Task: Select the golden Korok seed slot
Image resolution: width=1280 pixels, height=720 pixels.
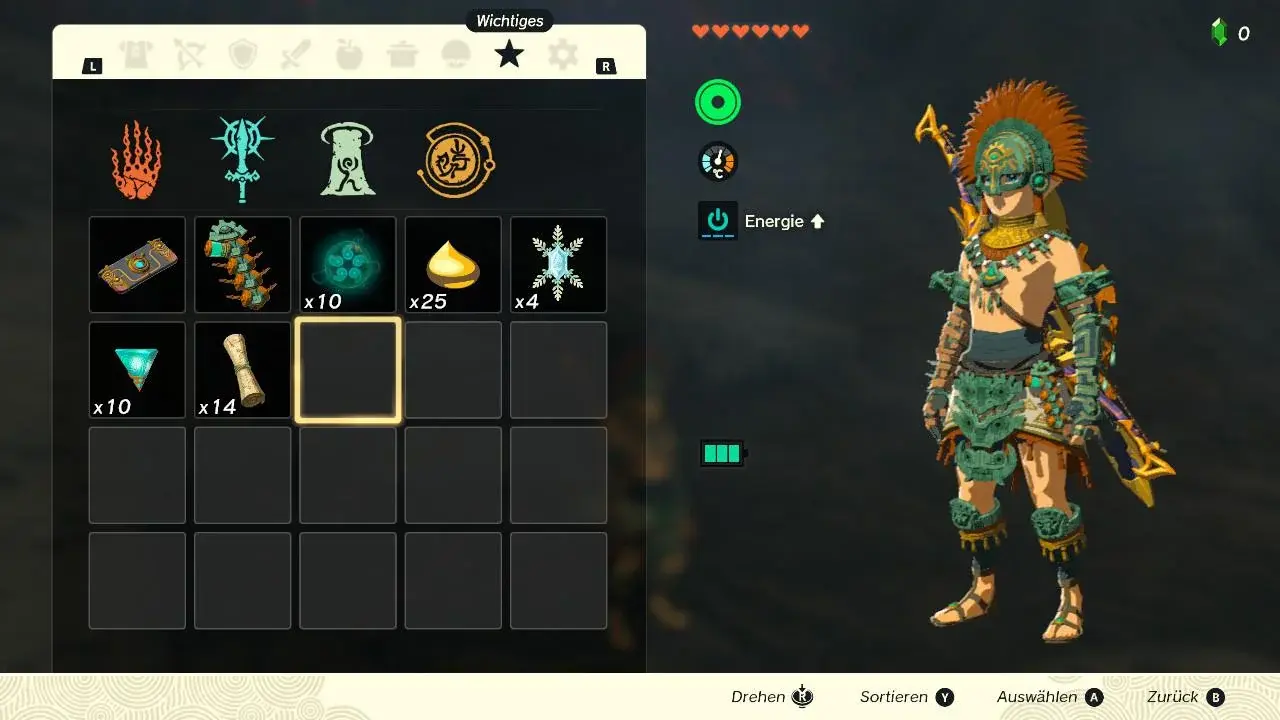Action: pyautogui.click(x=453, y=265)
